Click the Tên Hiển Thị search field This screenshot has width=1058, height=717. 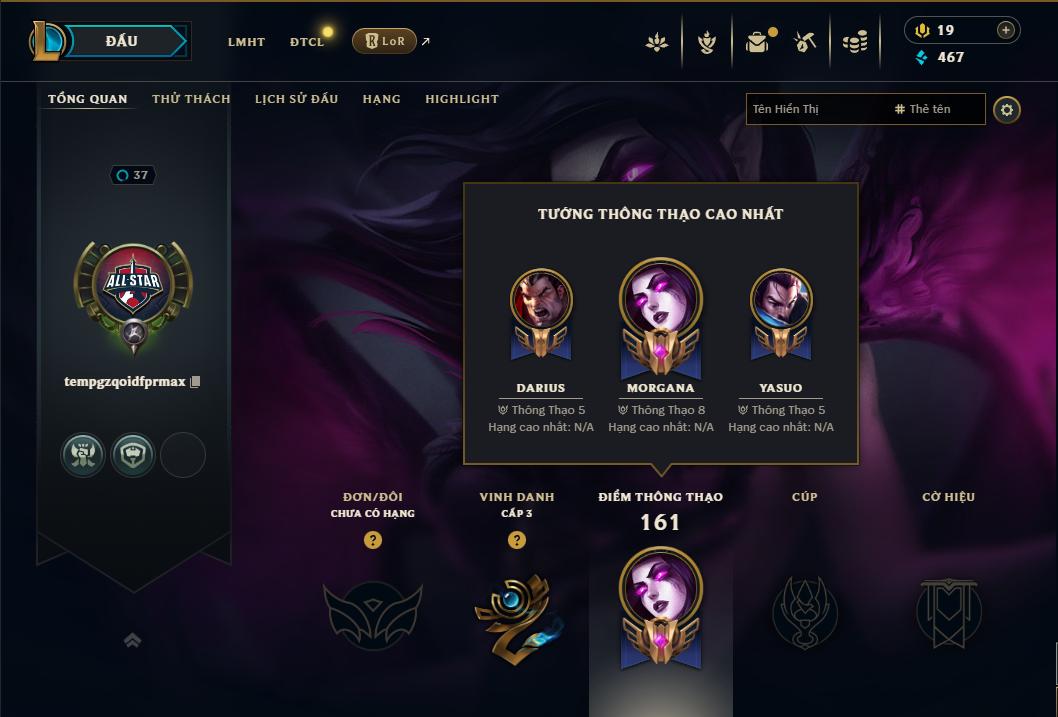pyautogui.click(x=815, y=109)
